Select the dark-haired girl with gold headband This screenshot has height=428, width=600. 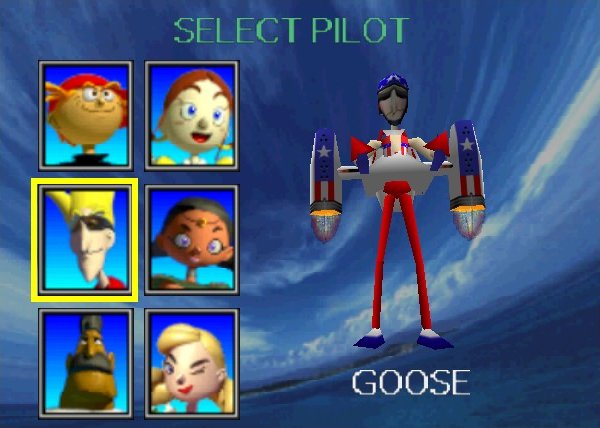pos(191,239)
